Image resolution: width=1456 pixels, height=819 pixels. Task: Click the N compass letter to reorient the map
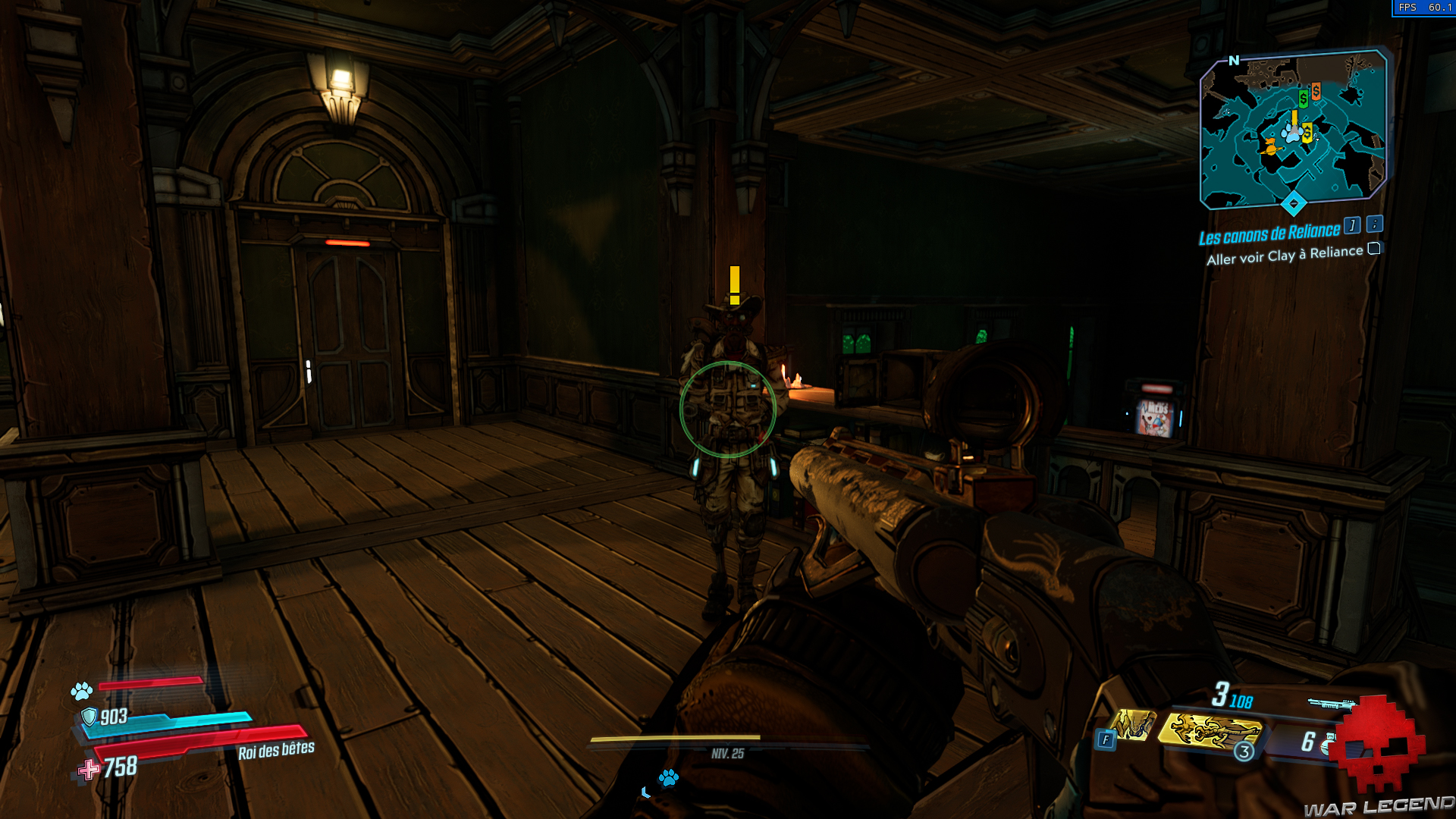(1235, 60)
